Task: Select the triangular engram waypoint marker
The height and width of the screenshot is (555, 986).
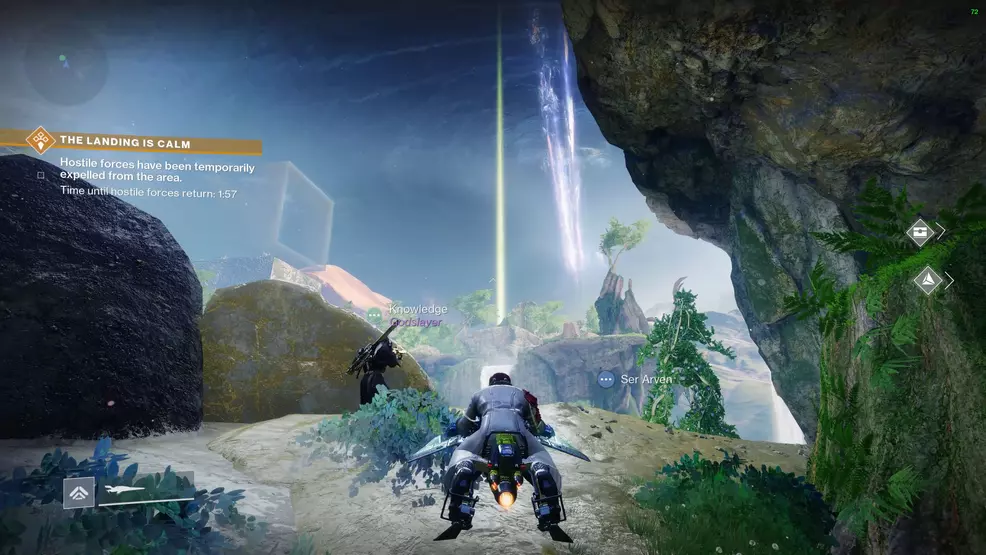Action: tap(927, 280)
